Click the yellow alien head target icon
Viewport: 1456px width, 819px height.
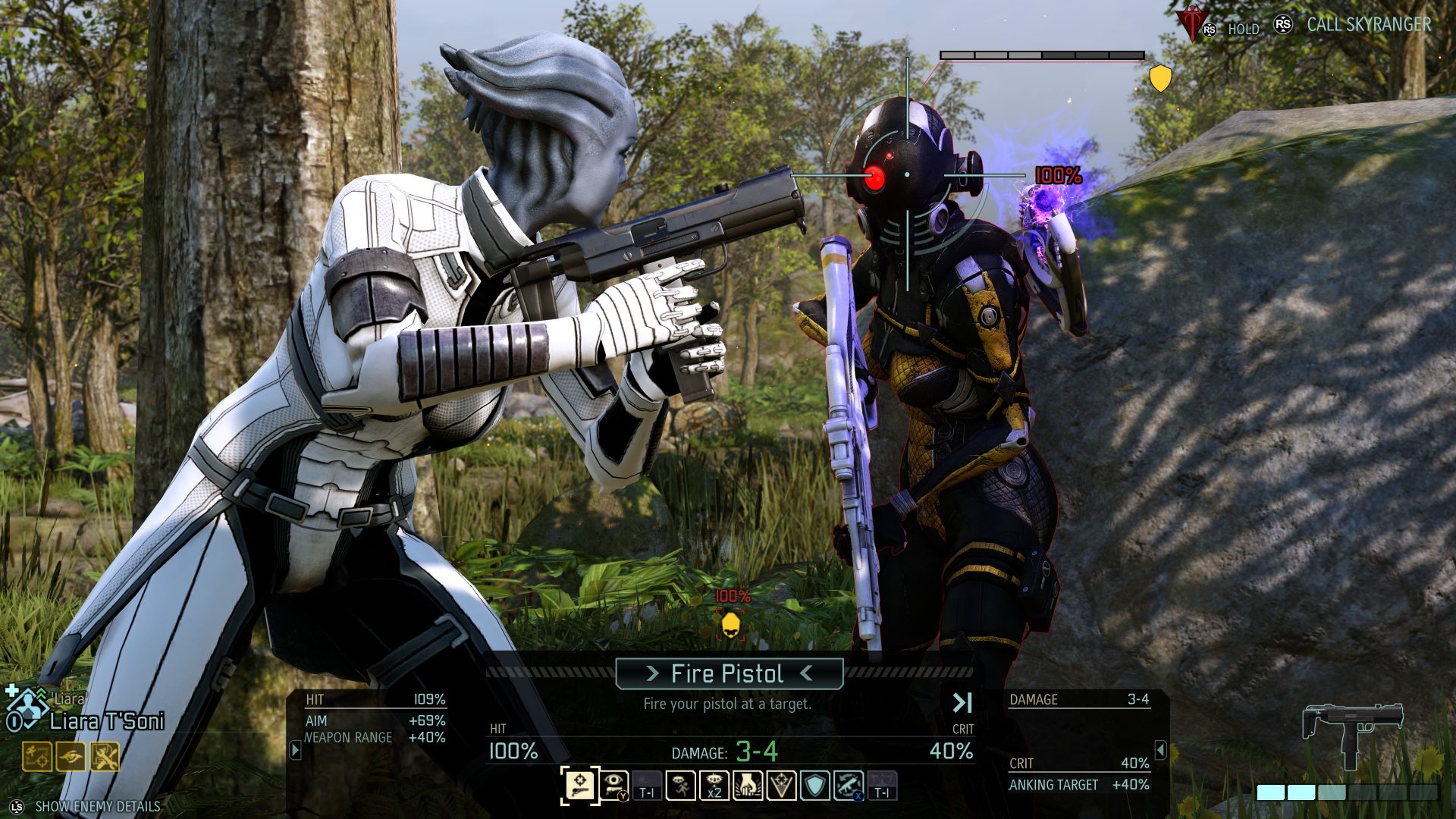point(730,625)
